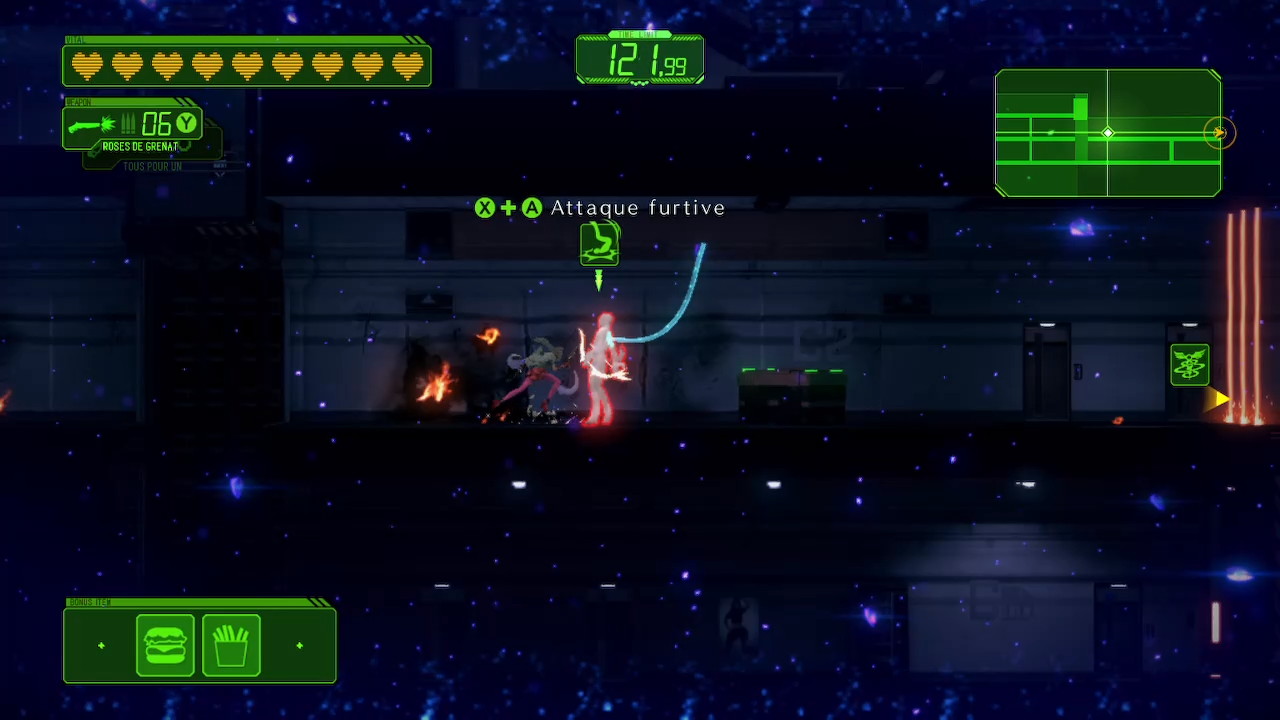Screen dimensions: 1280x720
Task: Click the green minimap panel
Action: click(x=1107, y=133)
